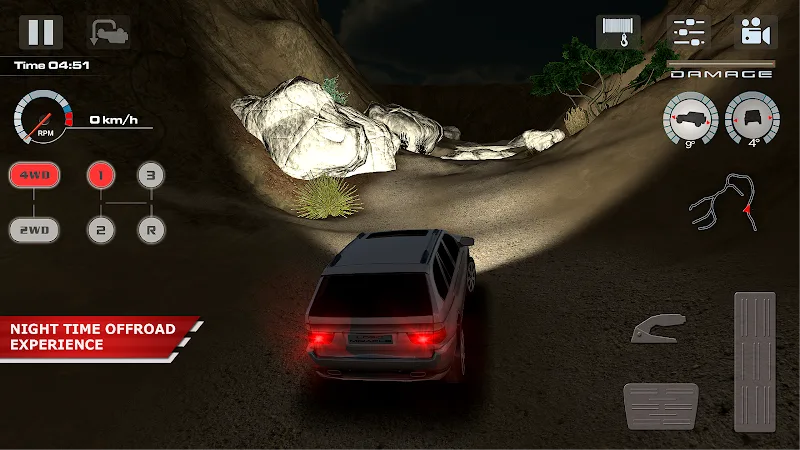Pause the game with the pause button

coord(41,32)
